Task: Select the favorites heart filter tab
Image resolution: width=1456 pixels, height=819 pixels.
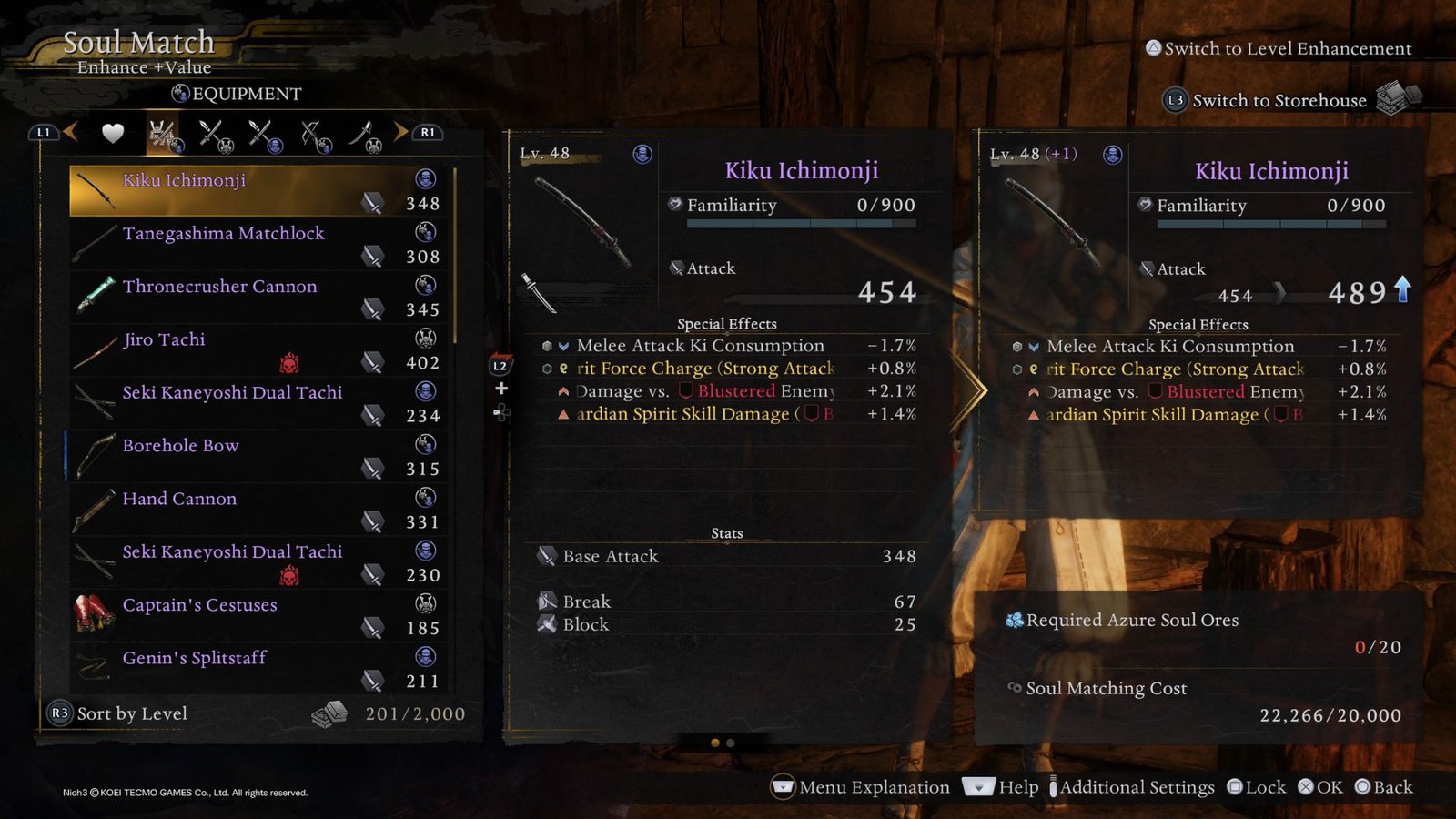Action: (111, 133)
